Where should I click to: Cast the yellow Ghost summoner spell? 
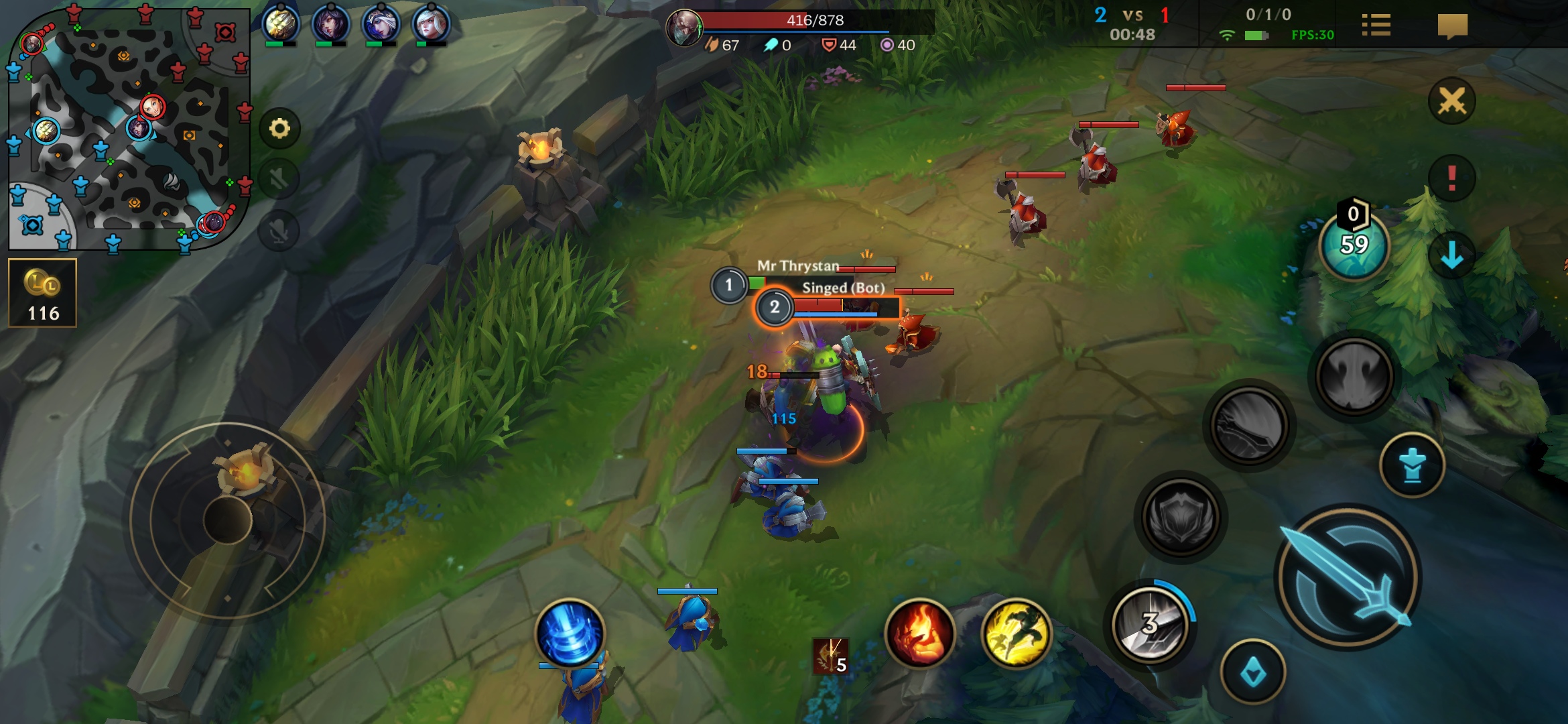pos(1016,633)
